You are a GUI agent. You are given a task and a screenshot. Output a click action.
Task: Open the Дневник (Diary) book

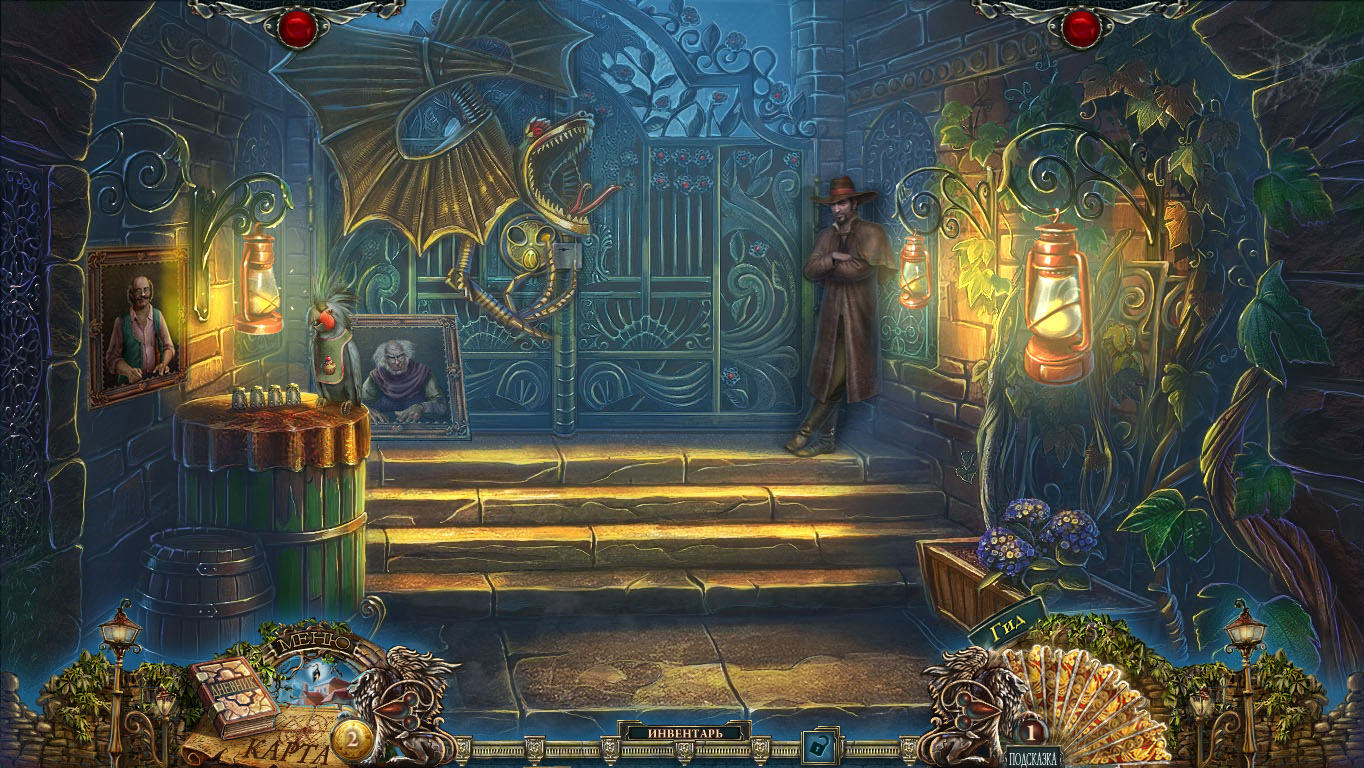point(234,695)
